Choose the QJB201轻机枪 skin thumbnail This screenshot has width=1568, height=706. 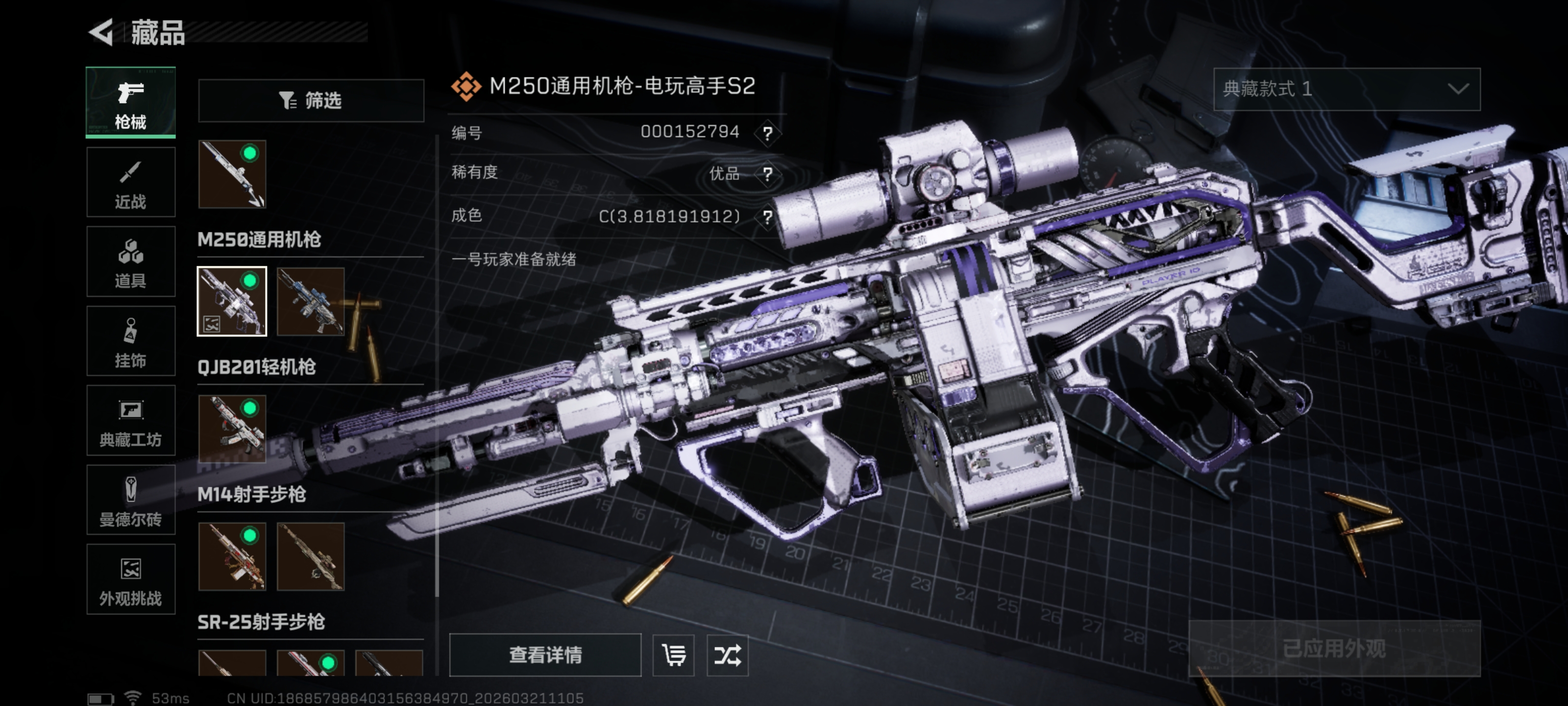point(232,429)
